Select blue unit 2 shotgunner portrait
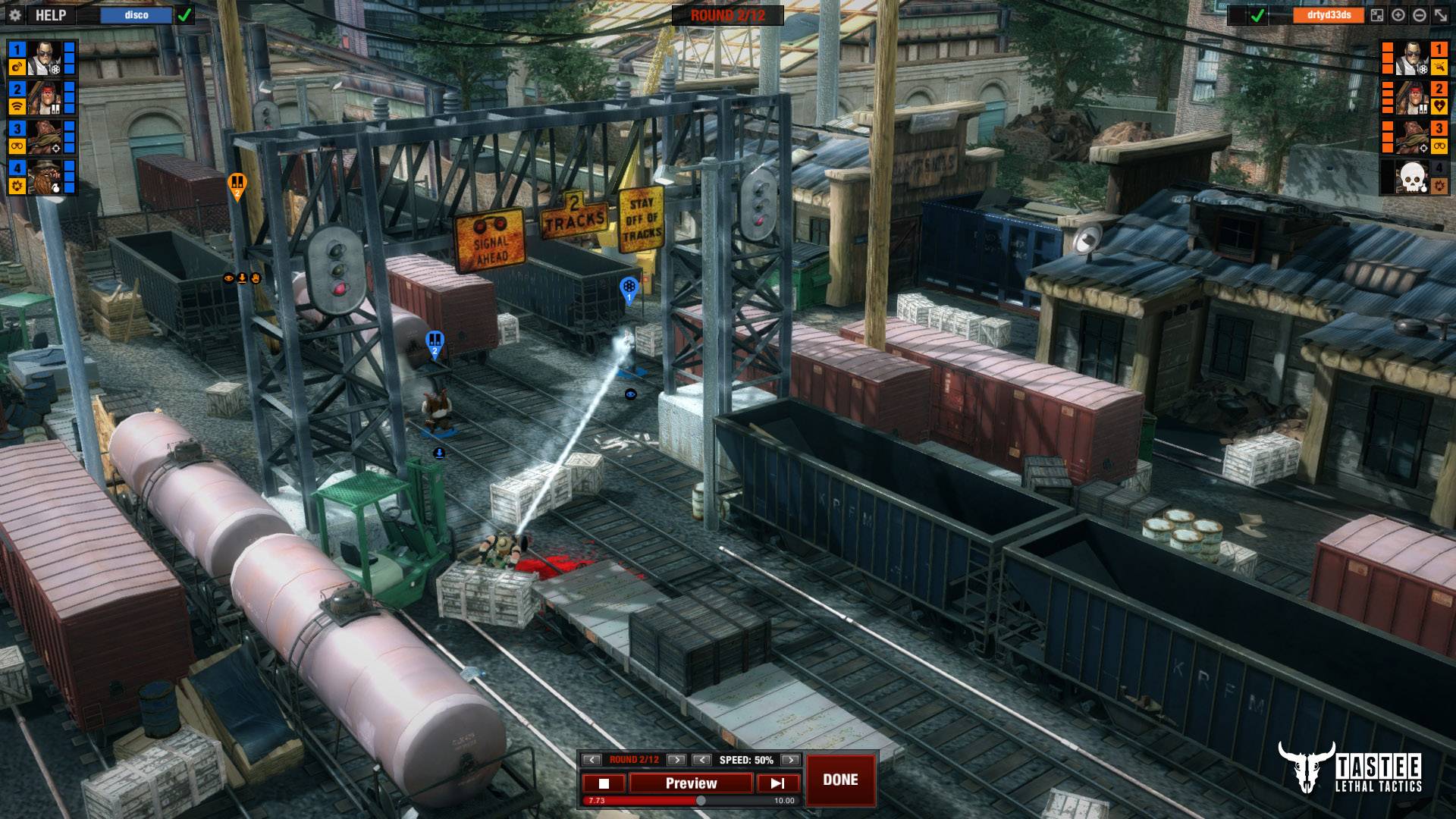Screen dimensions: 1456x819 point(45,98)
